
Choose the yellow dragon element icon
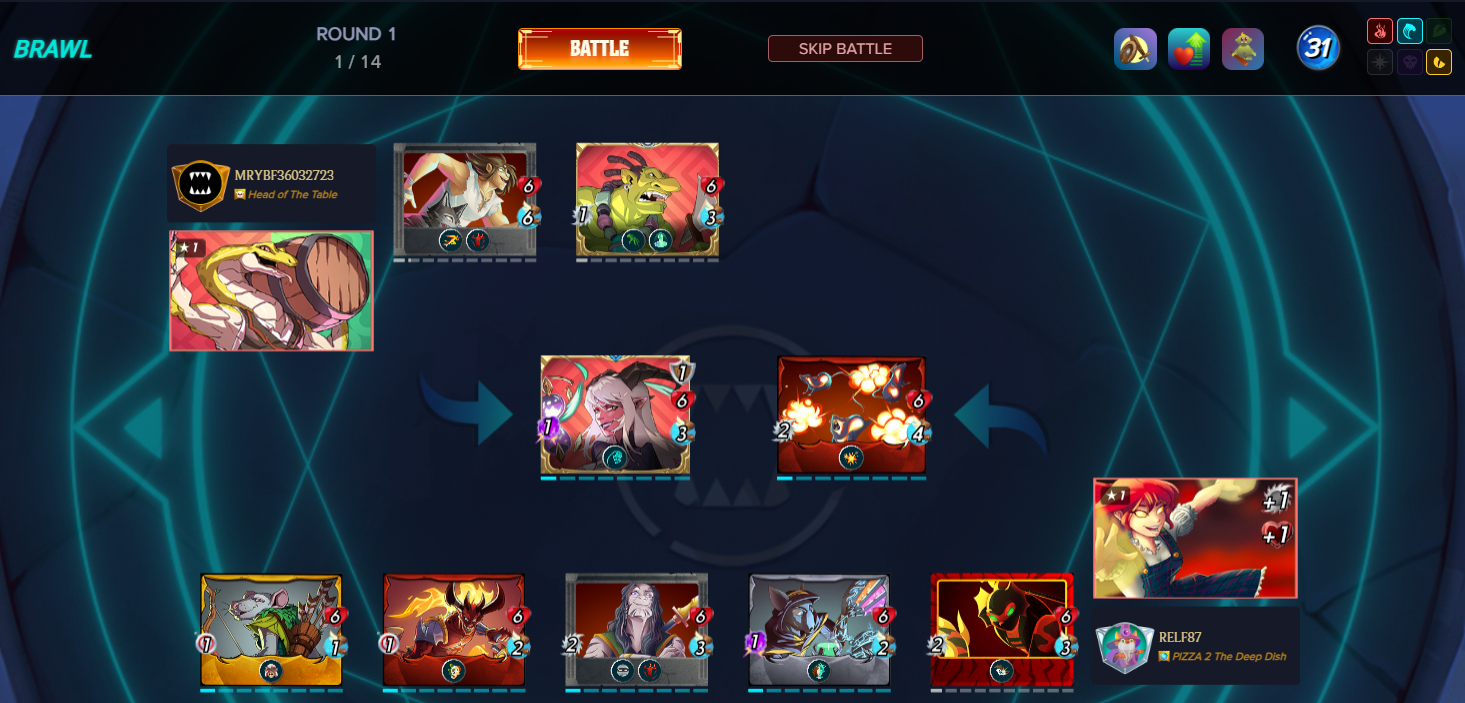[x=1440, y=63]
